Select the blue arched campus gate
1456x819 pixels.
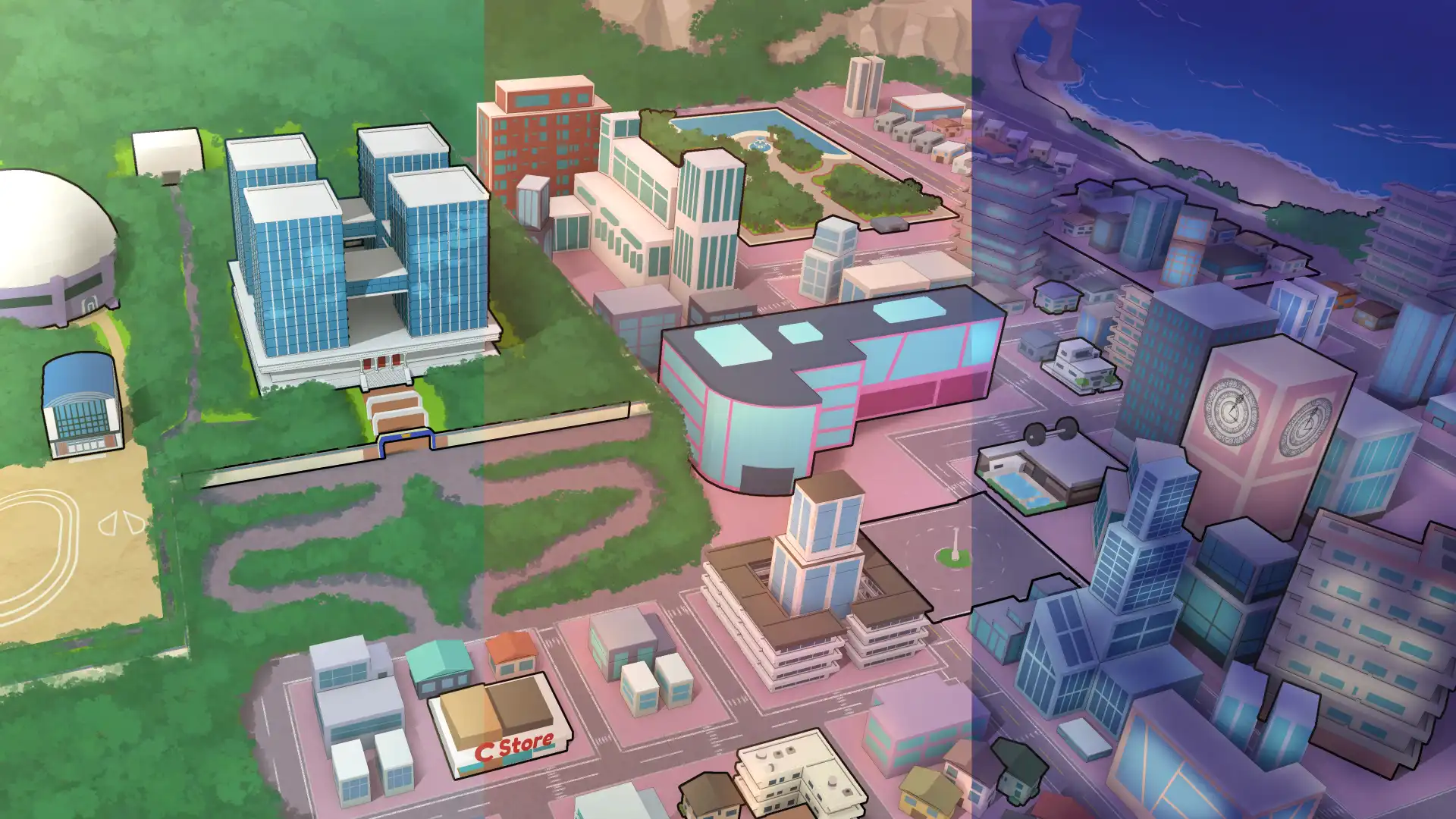(406, 441)
